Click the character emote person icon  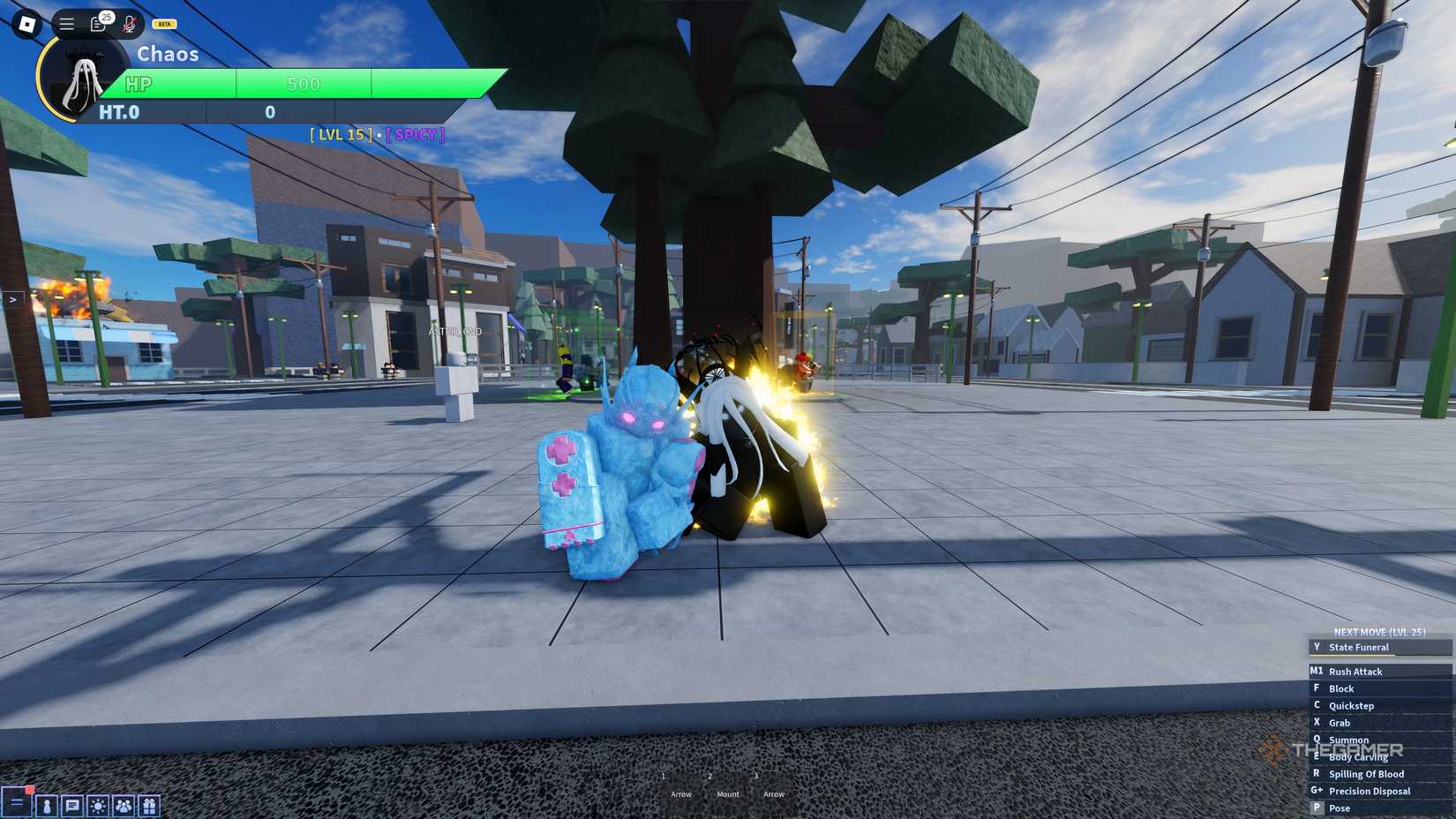point(47,806)
